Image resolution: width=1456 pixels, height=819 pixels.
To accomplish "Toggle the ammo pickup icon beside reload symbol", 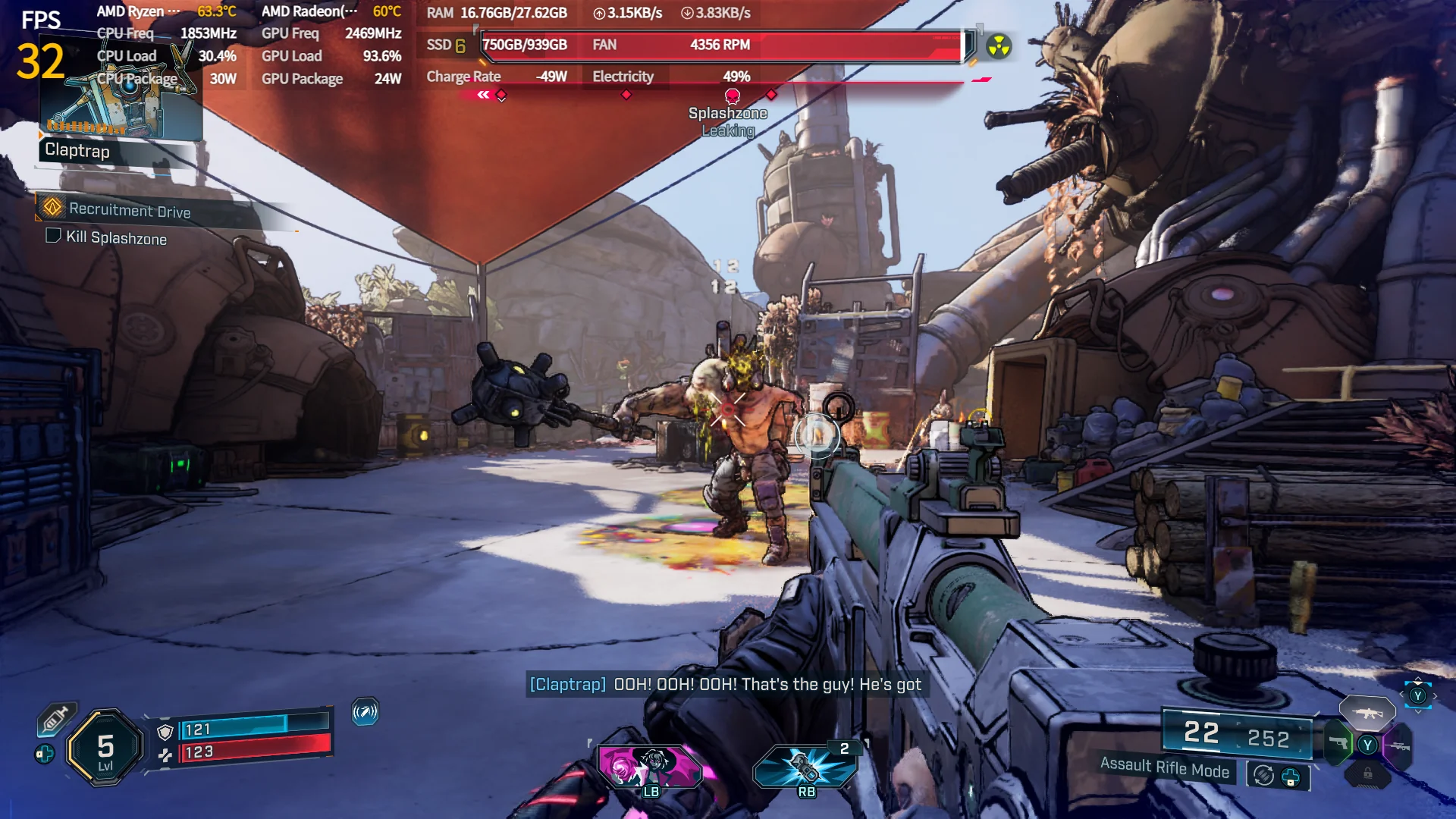I will coord(1291,777).
